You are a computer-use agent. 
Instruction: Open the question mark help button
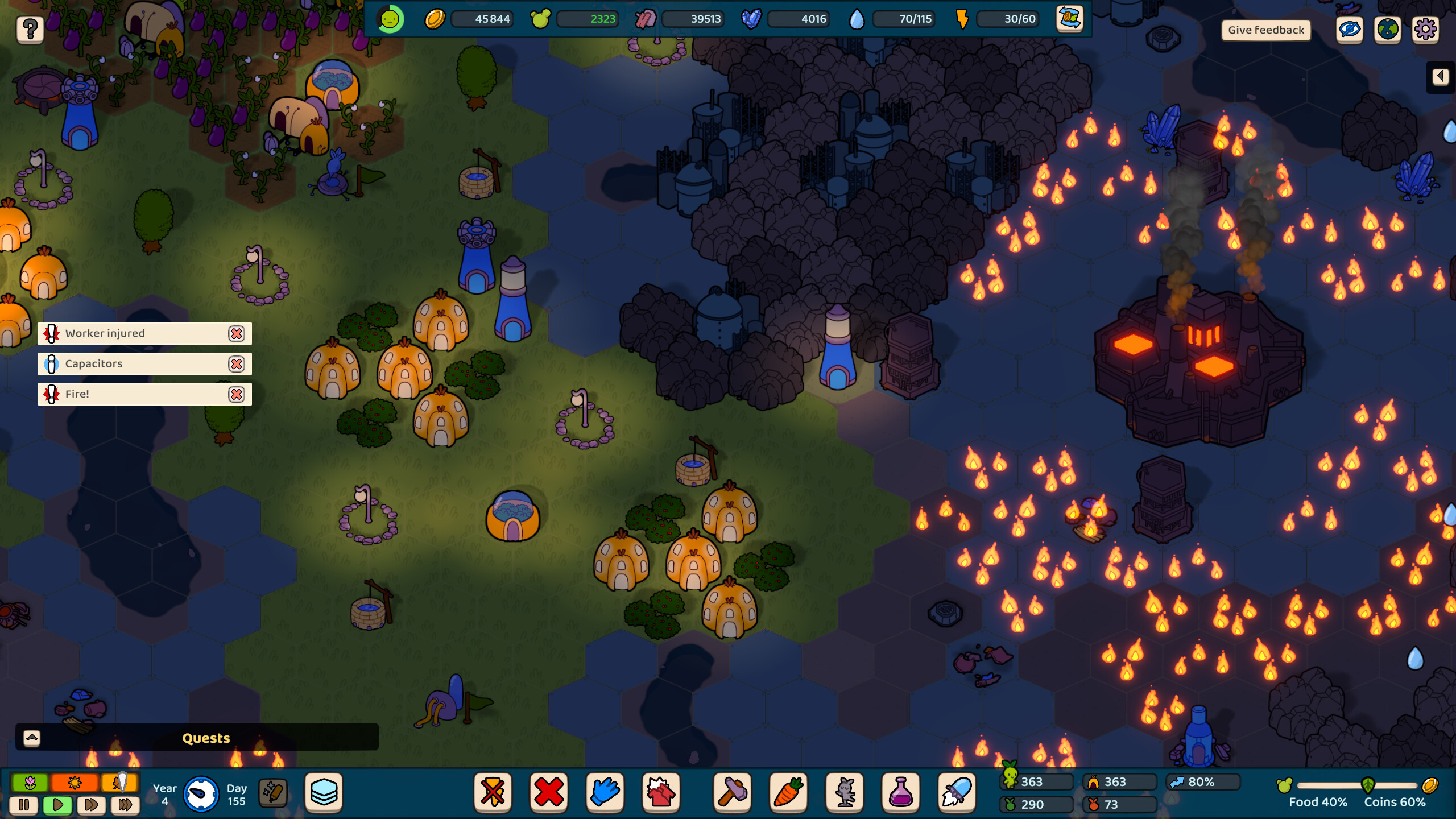click(30, 28)
